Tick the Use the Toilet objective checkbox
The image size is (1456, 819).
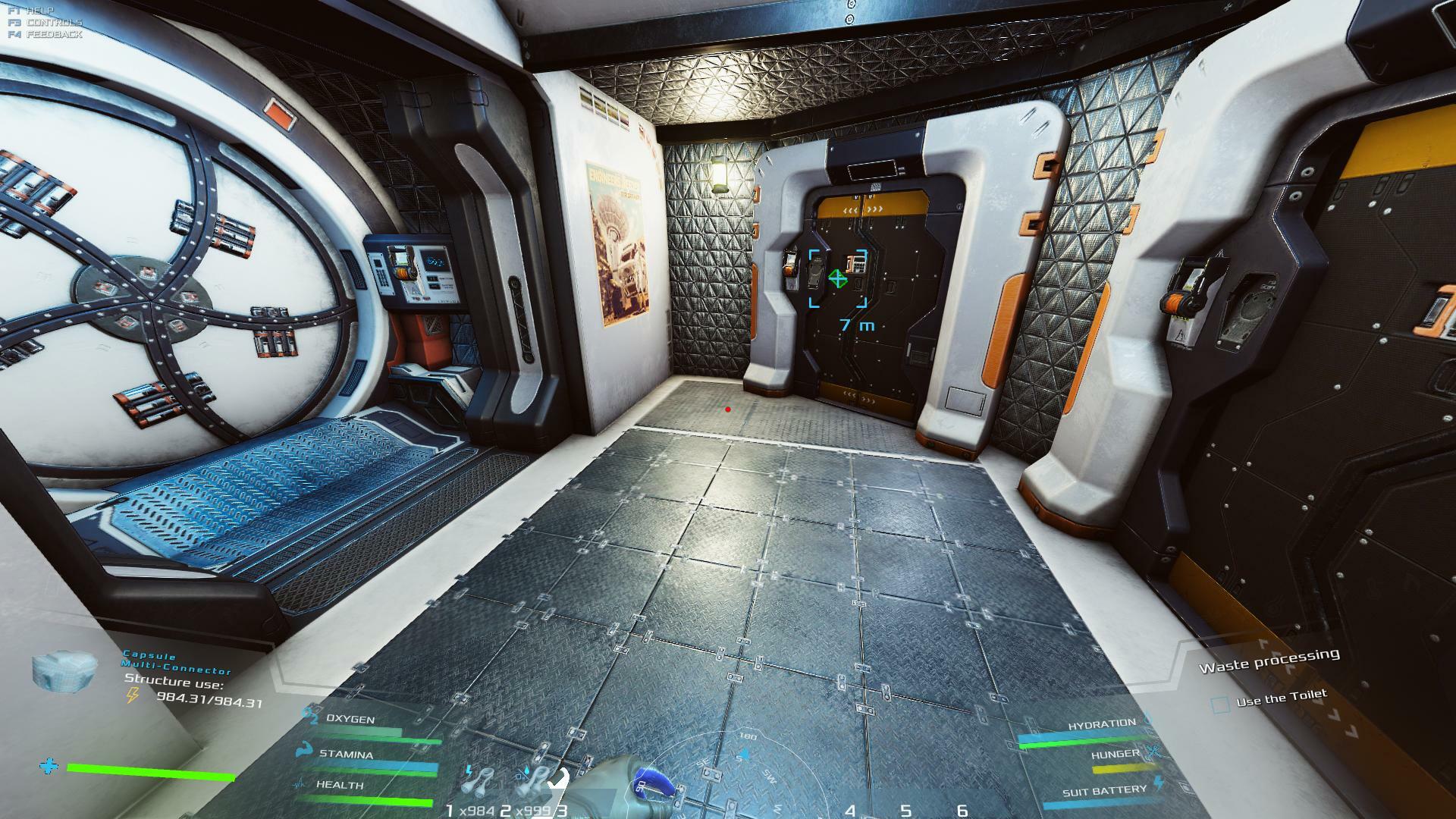coord(1220,705)
